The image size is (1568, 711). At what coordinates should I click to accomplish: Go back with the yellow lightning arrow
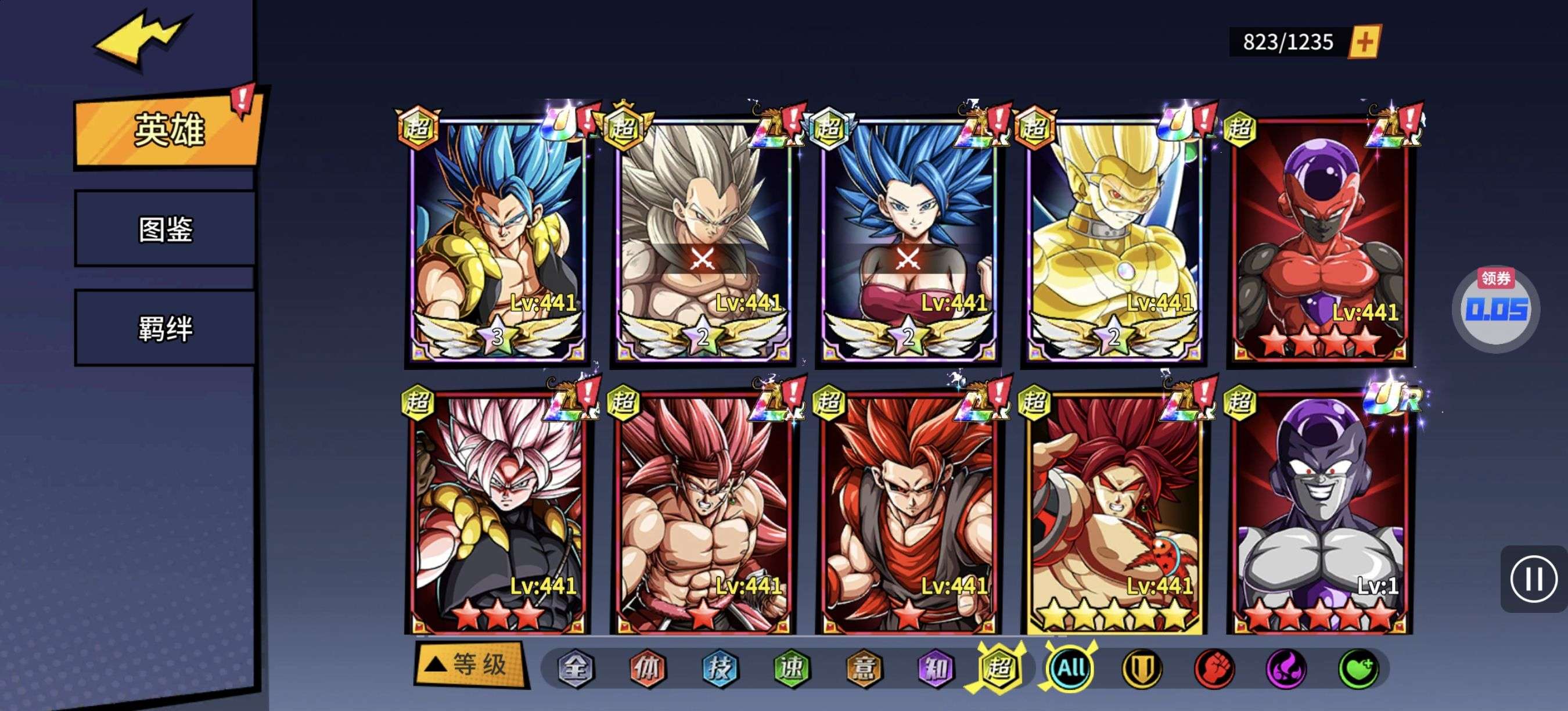pyautogui.click(x=141, y=39)
